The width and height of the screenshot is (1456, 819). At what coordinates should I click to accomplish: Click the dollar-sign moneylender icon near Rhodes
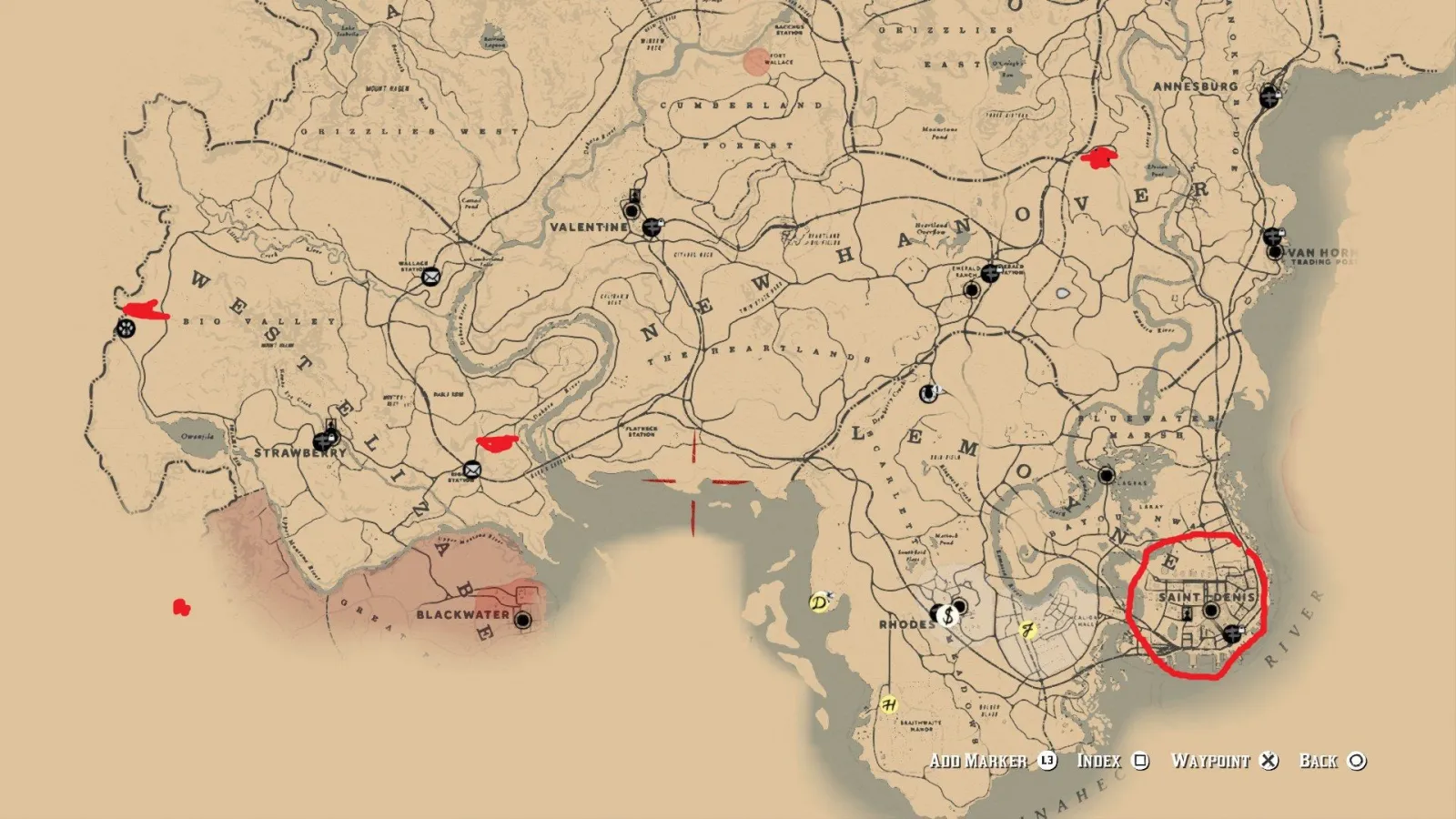(948, 615)
